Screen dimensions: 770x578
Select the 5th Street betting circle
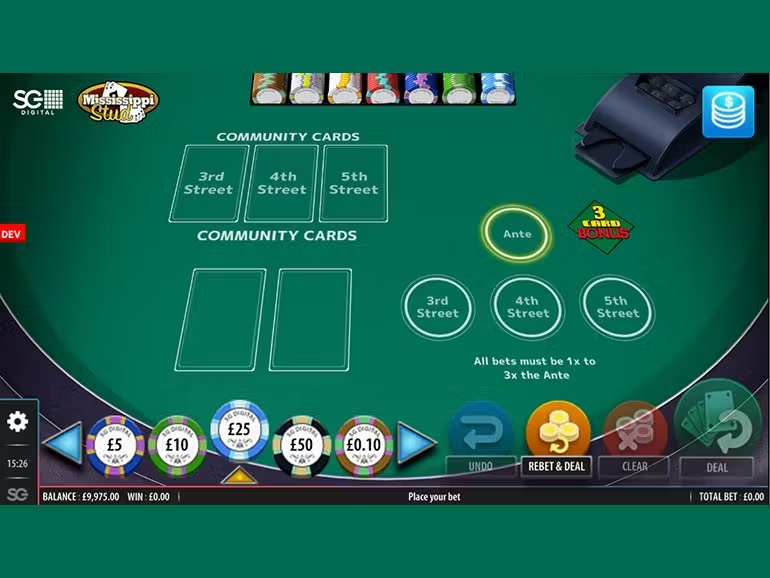(616, 307)
